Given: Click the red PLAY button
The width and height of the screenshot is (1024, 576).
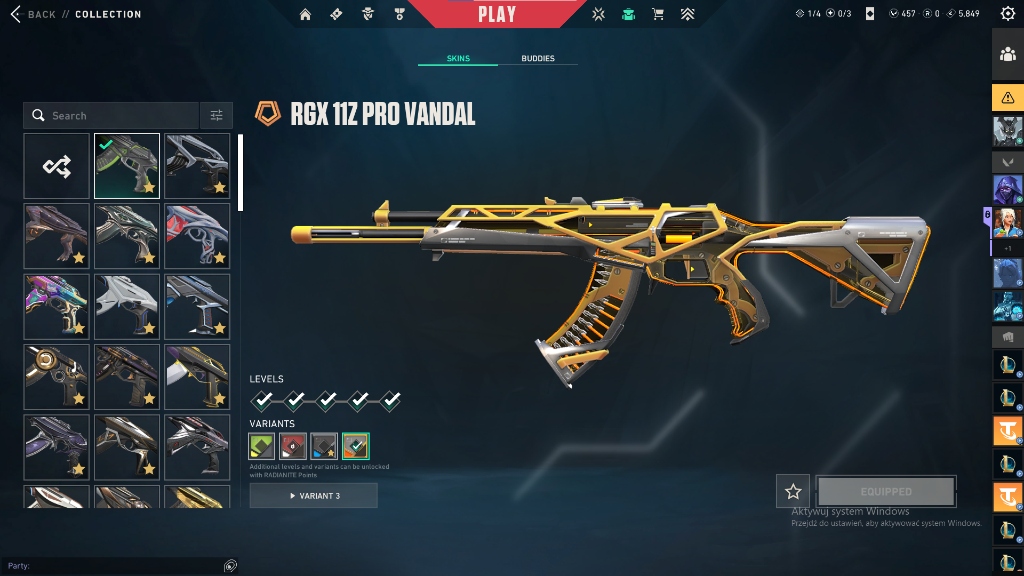Looking at the screenshot, I should [497, 14].
